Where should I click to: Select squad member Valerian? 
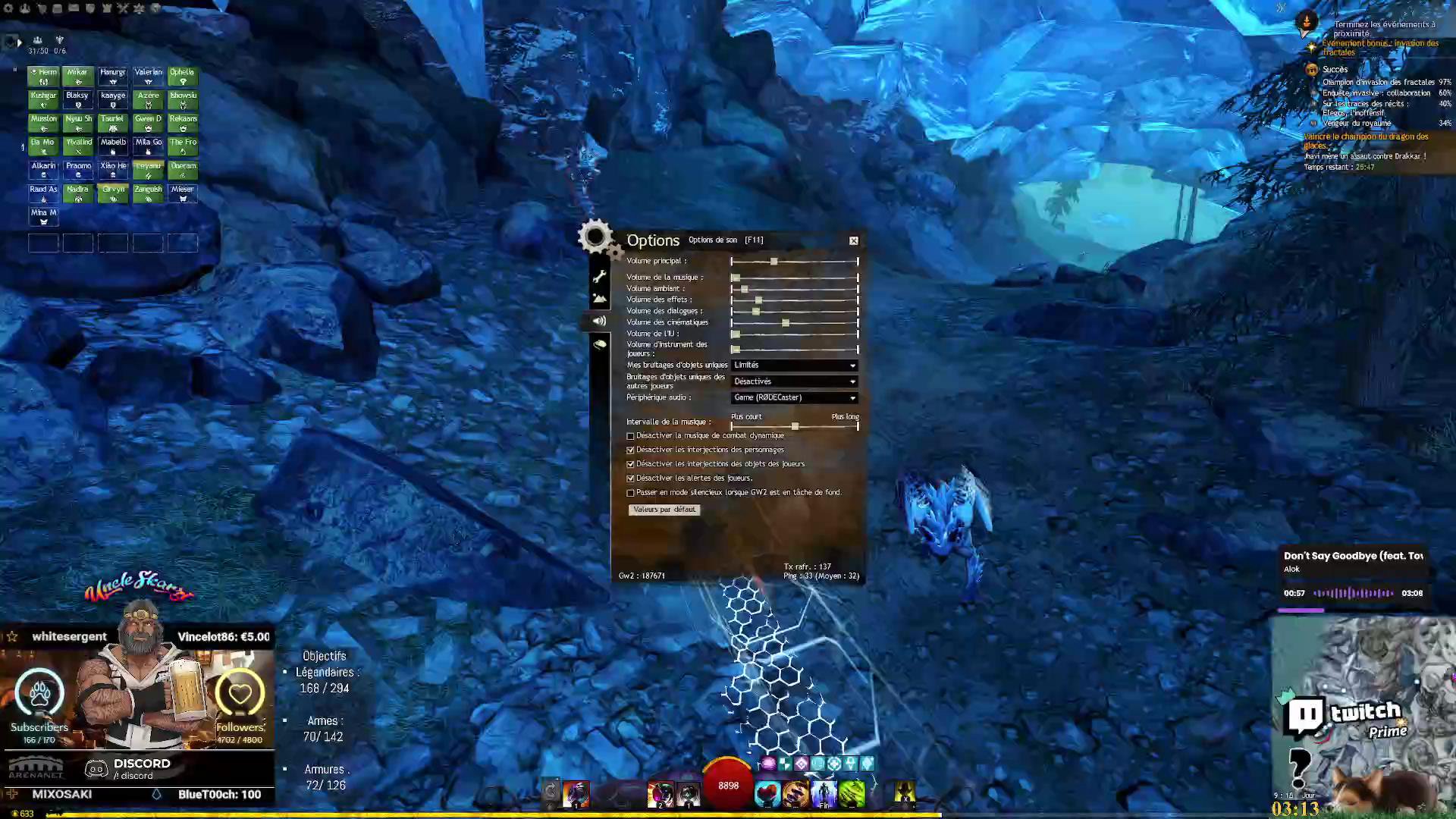click(148, 77)
